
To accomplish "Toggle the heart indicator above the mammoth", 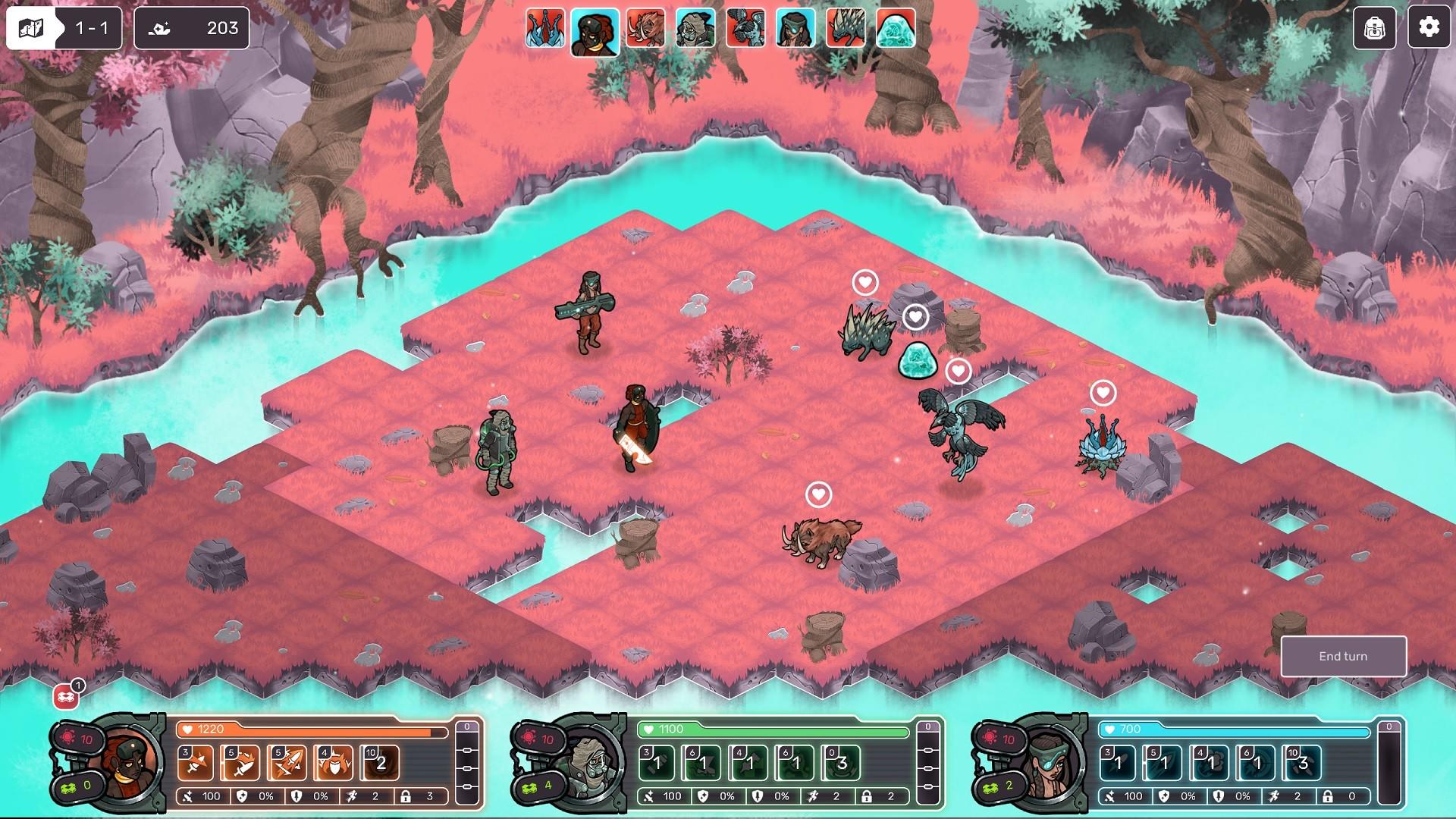I will pyautogui.click(x=817, y=493).
